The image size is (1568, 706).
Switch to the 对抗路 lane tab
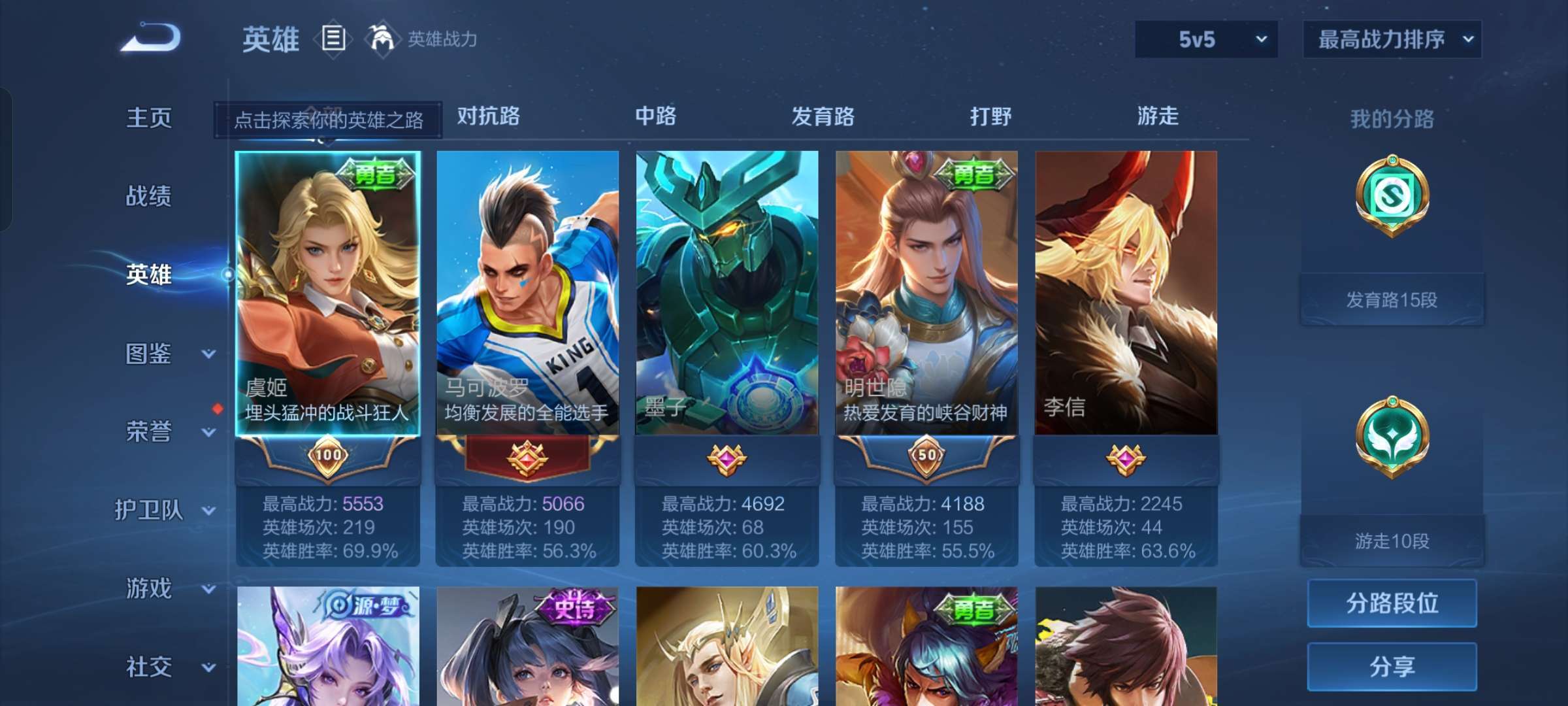[x=487, y=116]
